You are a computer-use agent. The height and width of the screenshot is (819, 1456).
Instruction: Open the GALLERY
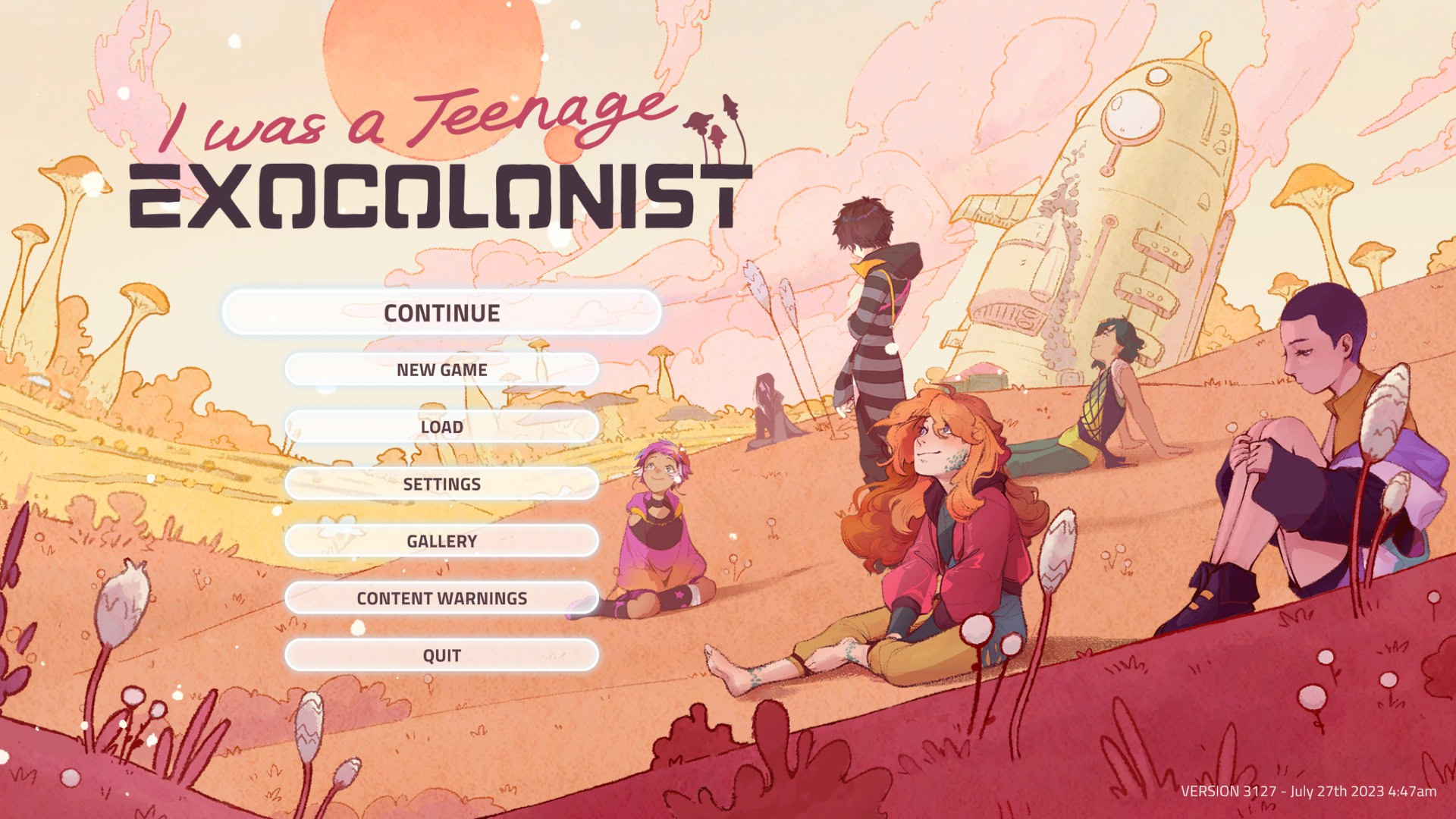(442, 541)
